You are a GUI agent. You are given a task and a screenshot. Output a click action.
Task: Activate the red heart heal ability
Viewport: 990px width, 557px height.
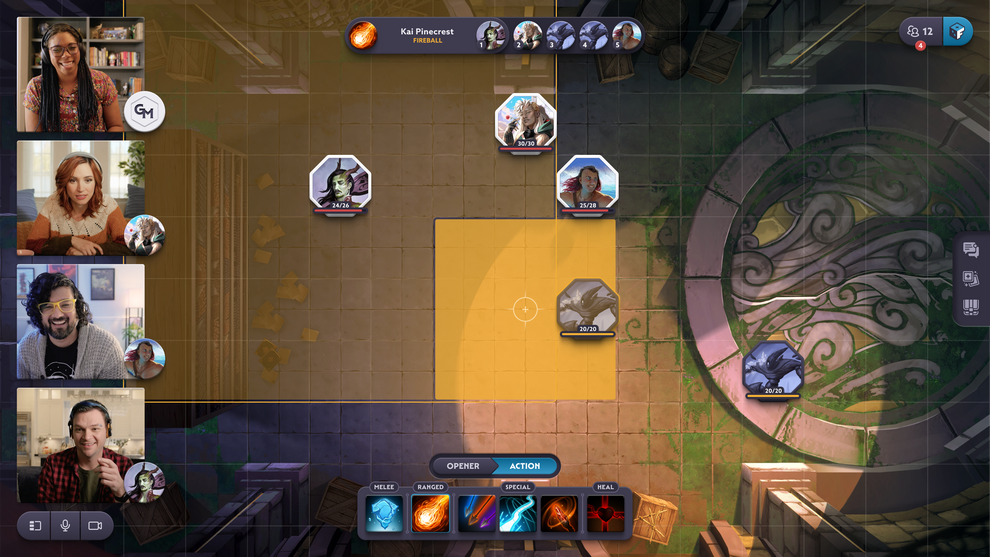pos(606,514)
